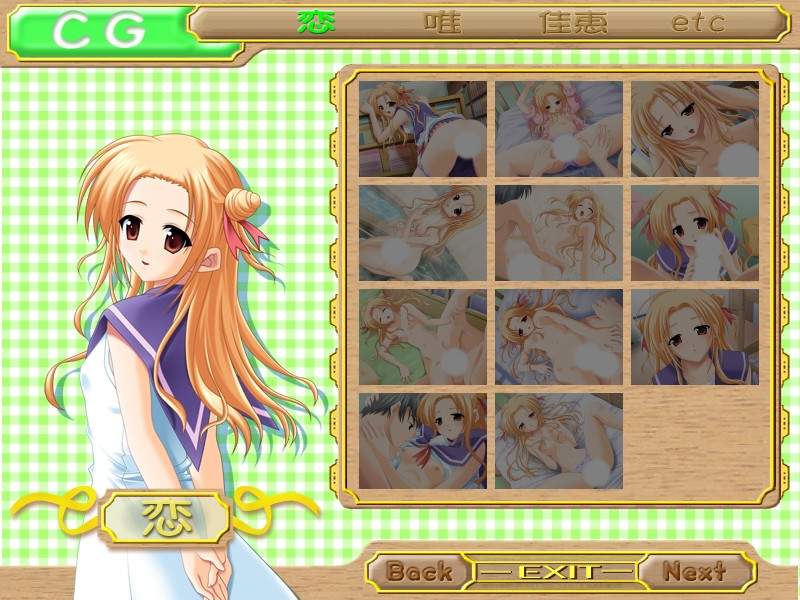The height and width of the screenshot is (600, 800).
Task: Show the etc gallery category
Action: pos(698,22)
